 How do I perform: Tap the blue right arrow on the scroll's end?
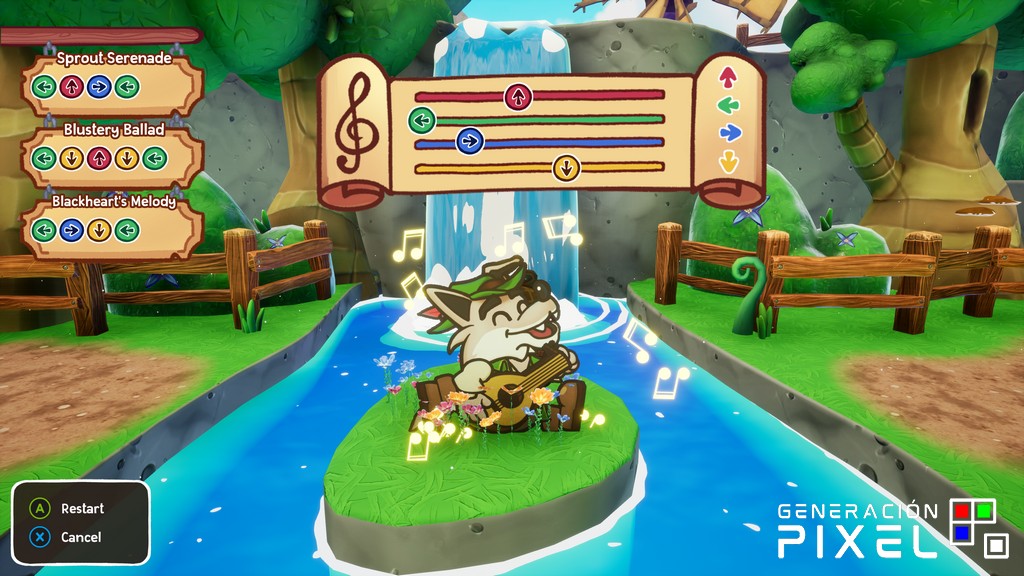tap(729, 132)
